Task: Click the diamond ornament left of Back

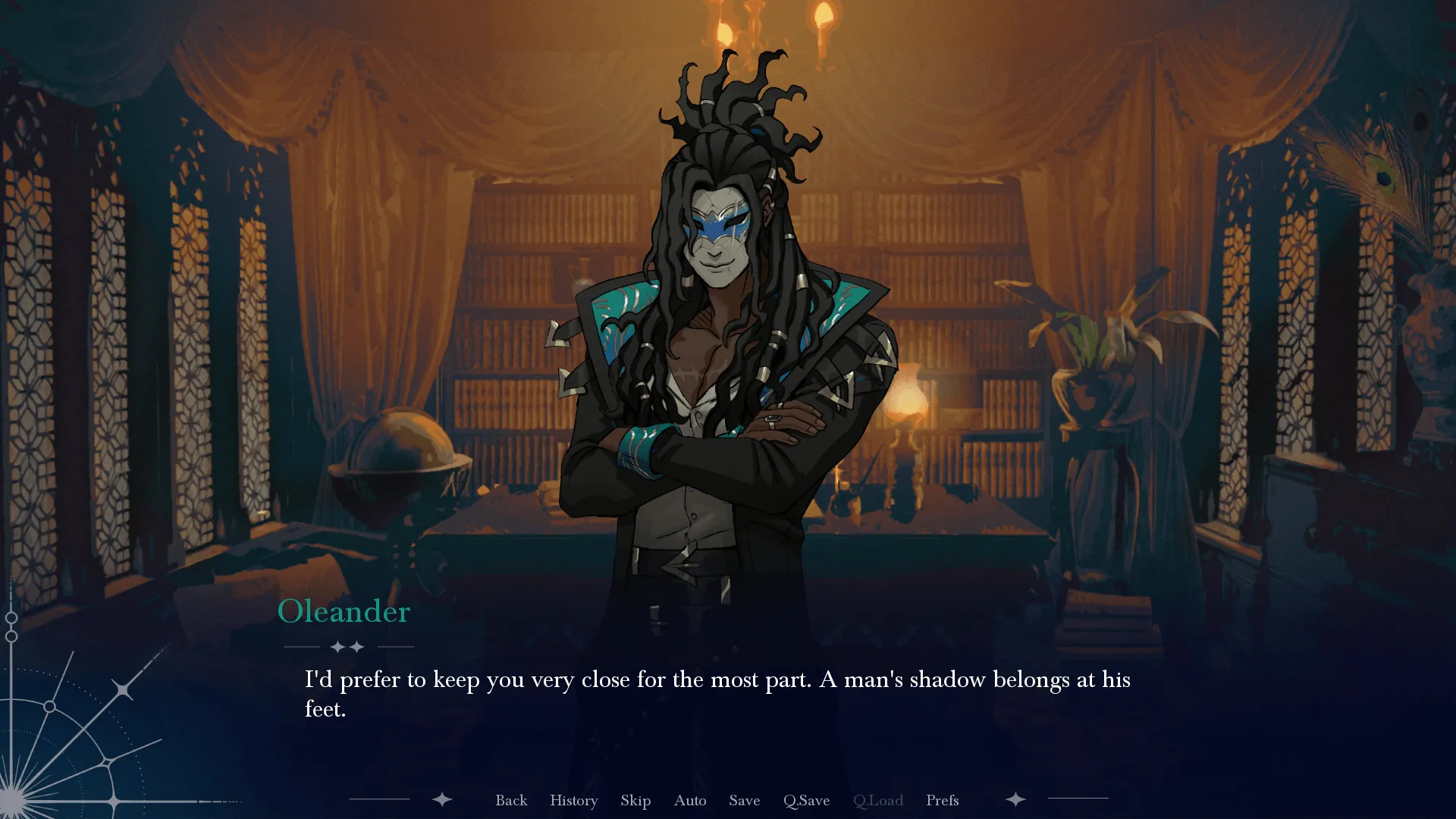Action: [x=441, y=799]
